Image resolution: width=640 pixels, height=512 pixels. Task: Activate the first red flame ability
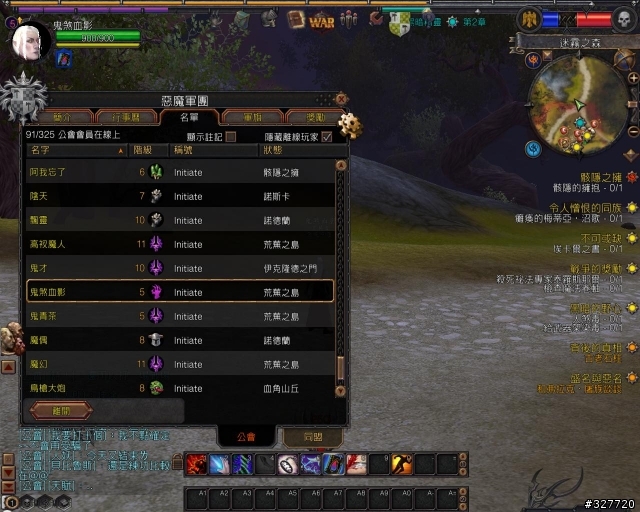pos(196,464)
